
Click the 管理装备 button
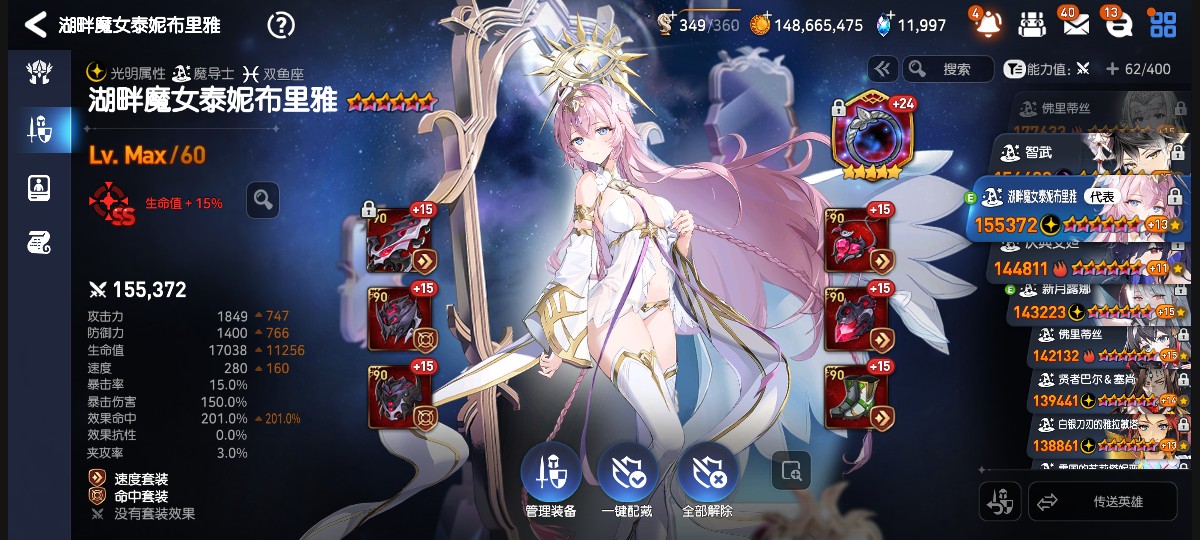(551, 478)
